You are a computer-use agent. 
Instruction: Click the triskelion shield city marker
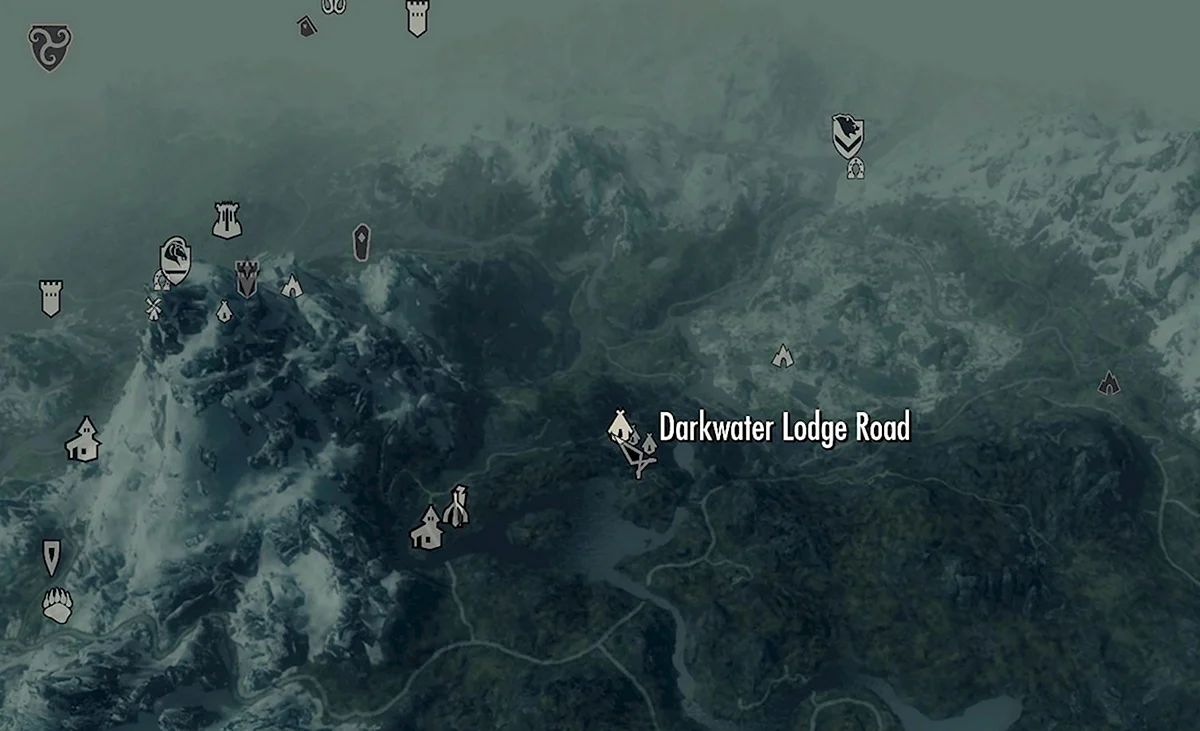[x=49, y=47]
